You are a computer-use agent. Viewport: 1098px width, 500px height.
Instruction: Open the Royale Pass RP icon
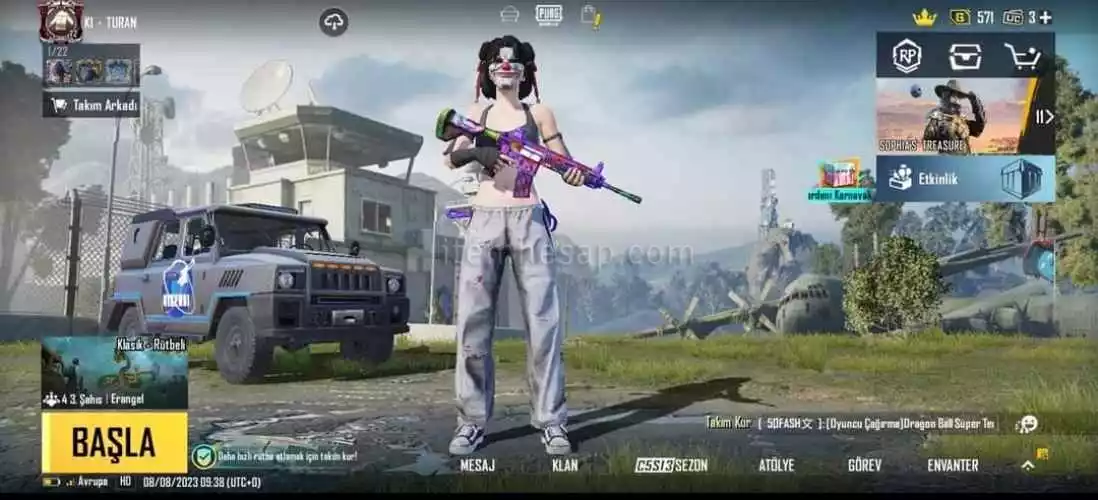click(x=906, y=55)
